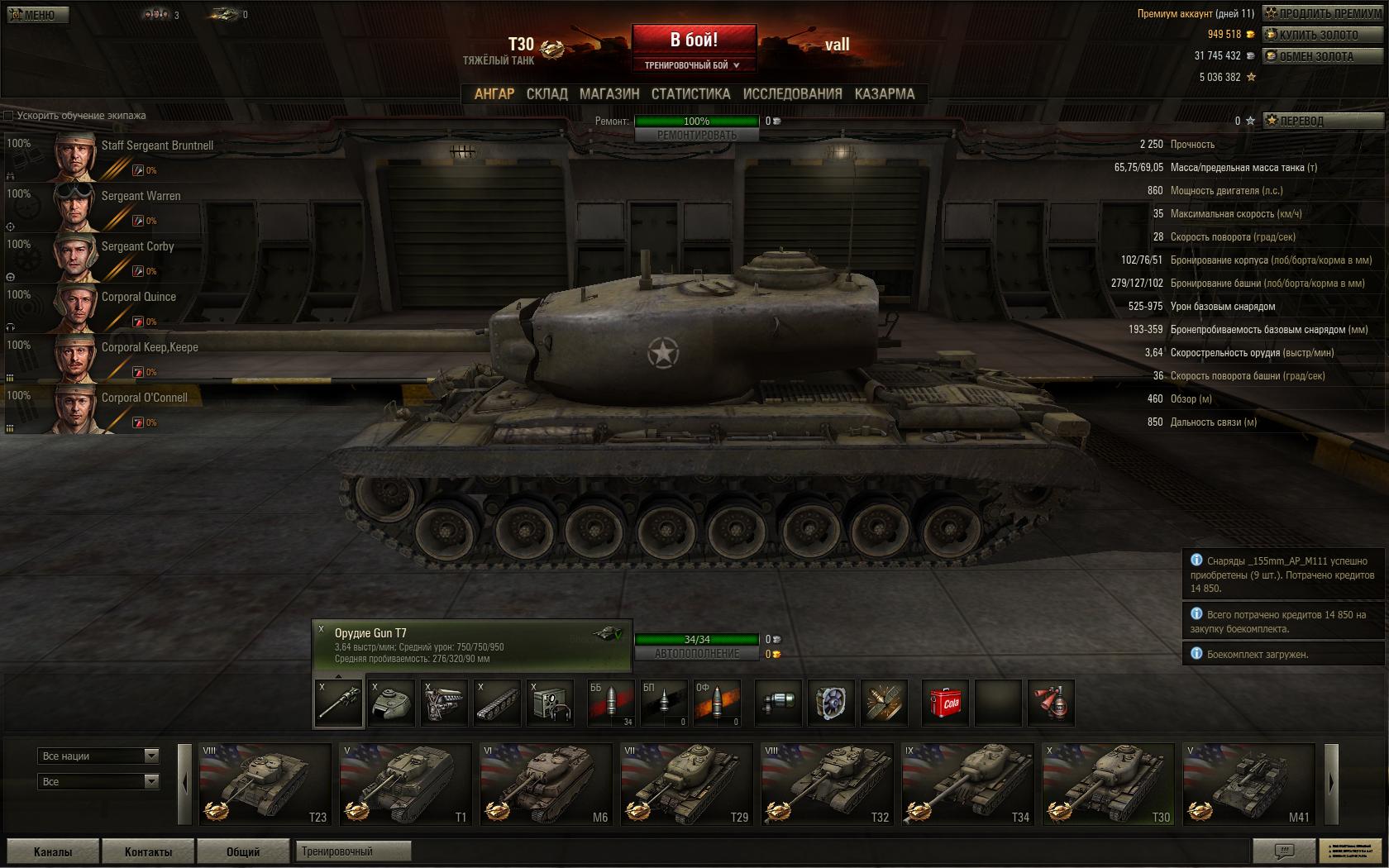Switch to the СКЛАД tab
Image resolution: width=1389 pixels, height=868 pixels.
click(x=546, y=93)
